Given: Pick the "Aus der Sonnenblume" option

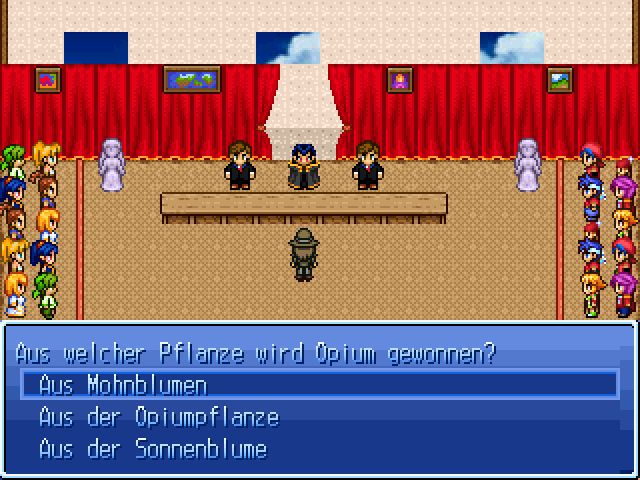Looking at the screenshot, I should [x=152, y=449].
